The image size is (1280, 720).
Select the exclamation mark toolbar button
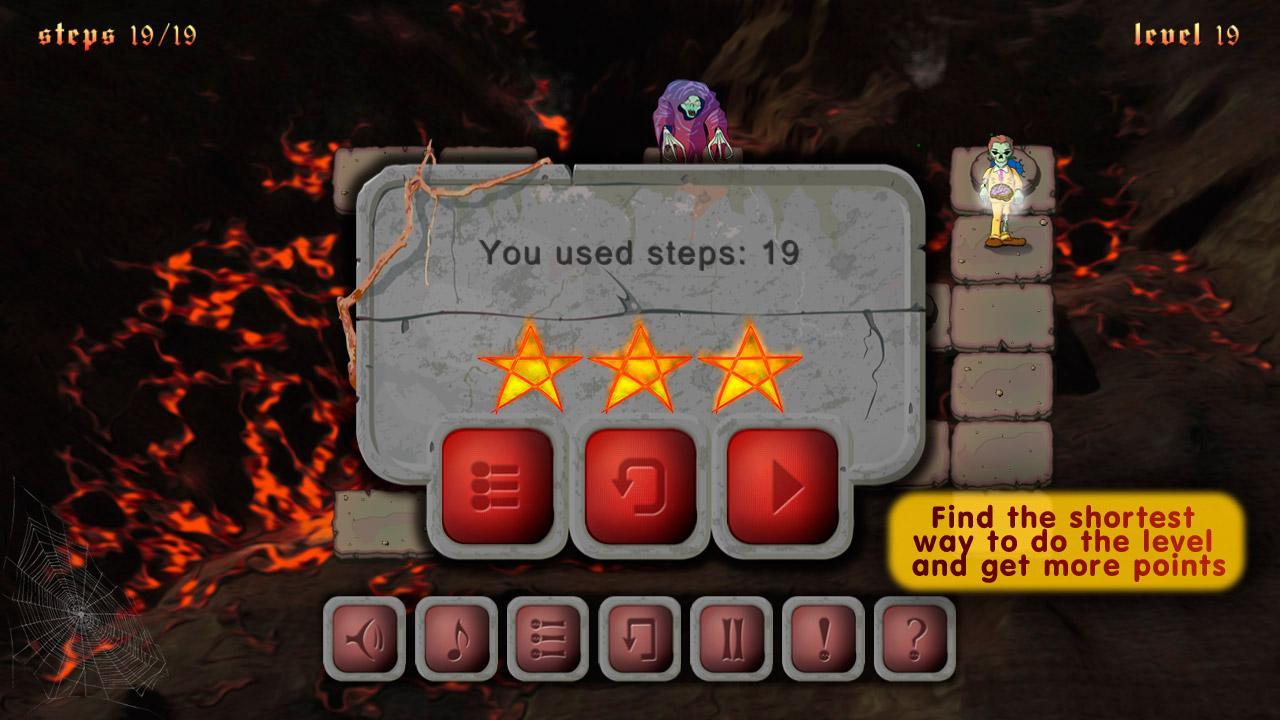click(823, 638)
